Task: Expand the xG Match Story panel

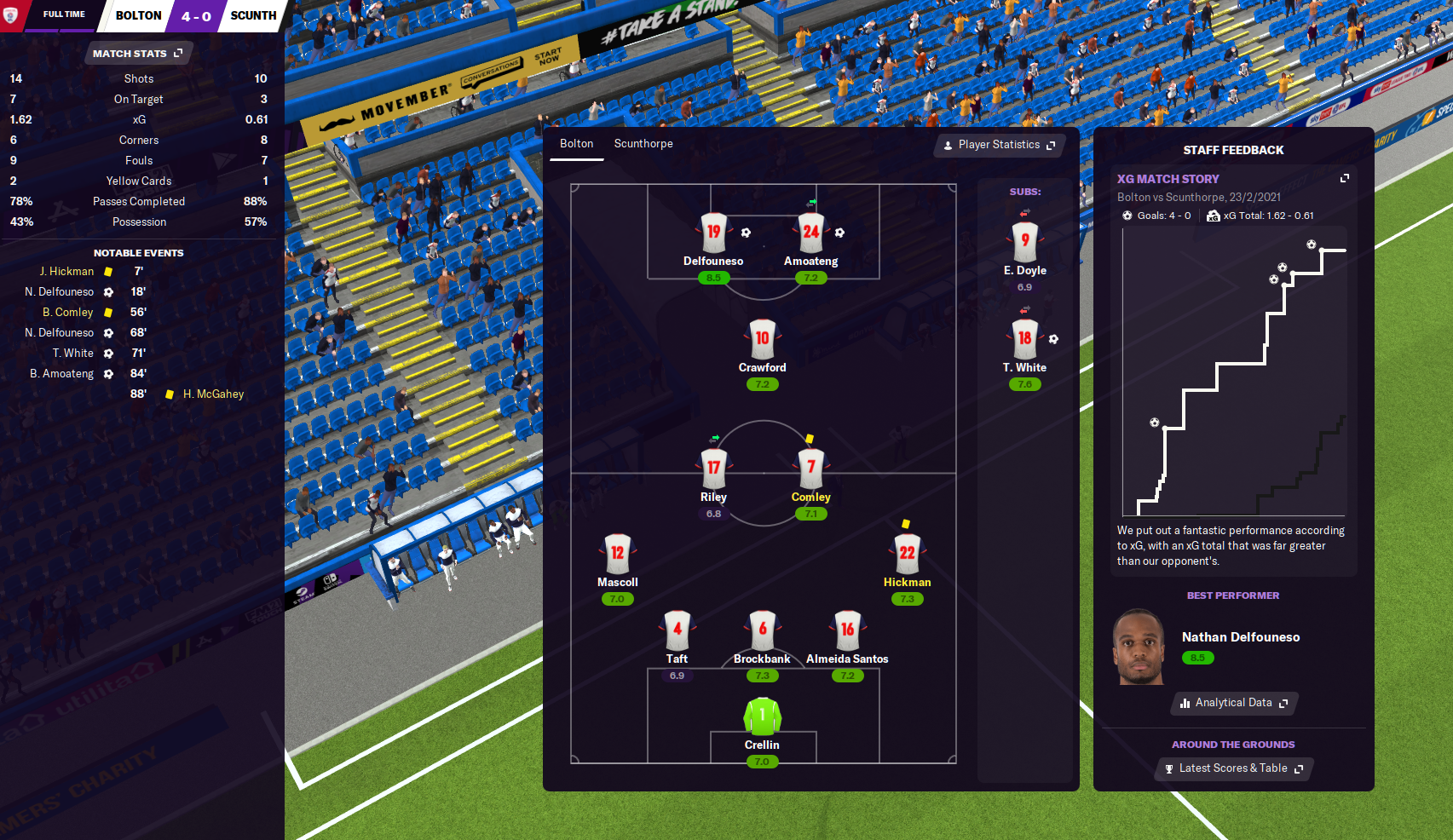Action: tap(1344, 178)
